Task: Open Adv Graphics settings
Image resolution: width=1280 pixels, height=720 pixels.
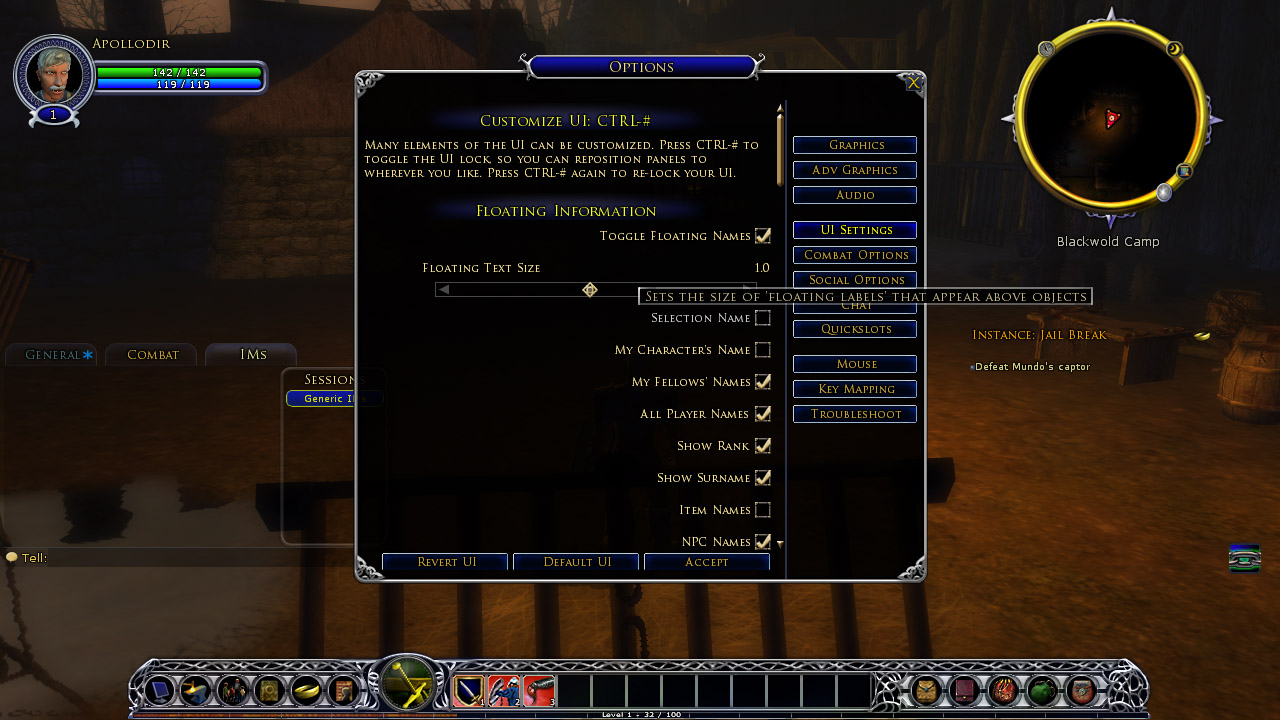Action: pyautogui.click(x=855, y=170)
